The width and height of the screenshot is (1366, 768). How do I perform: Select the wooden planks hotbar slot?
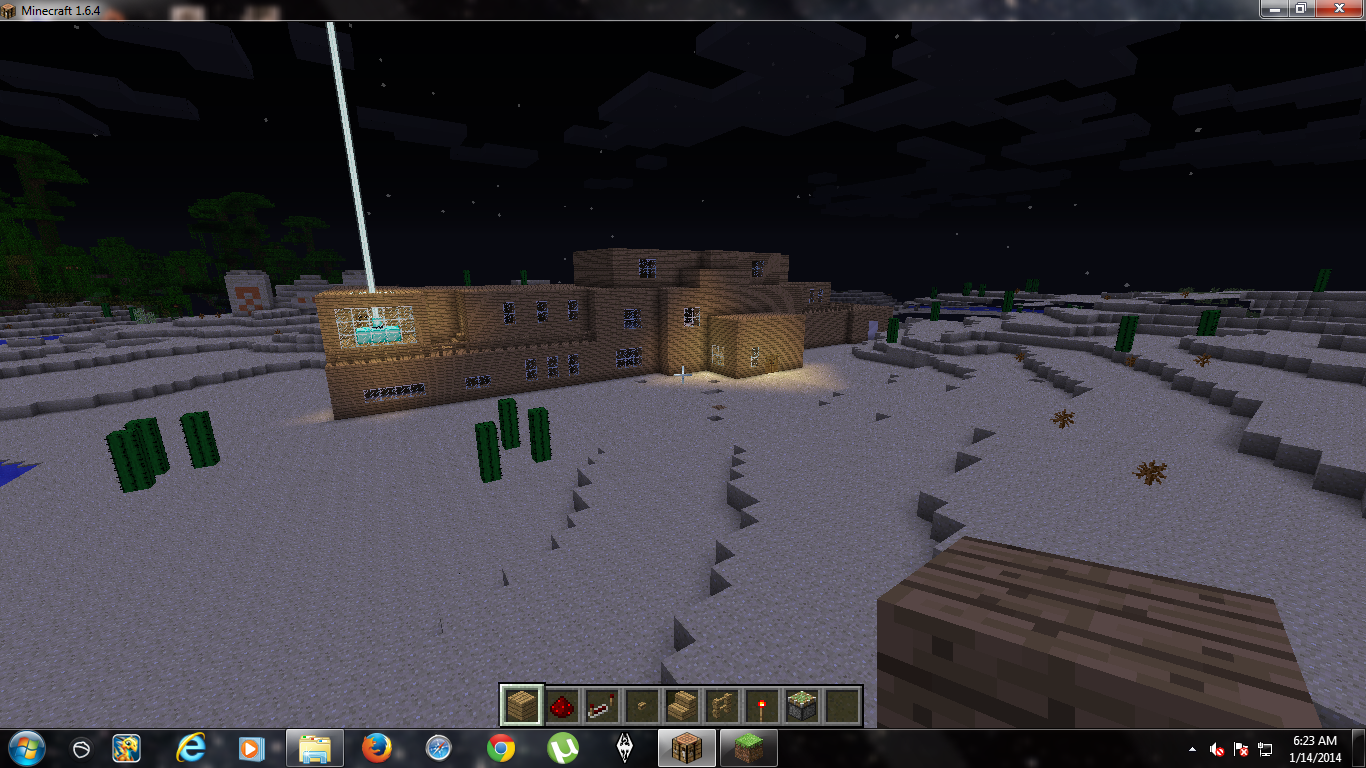(x=520, y=705)
